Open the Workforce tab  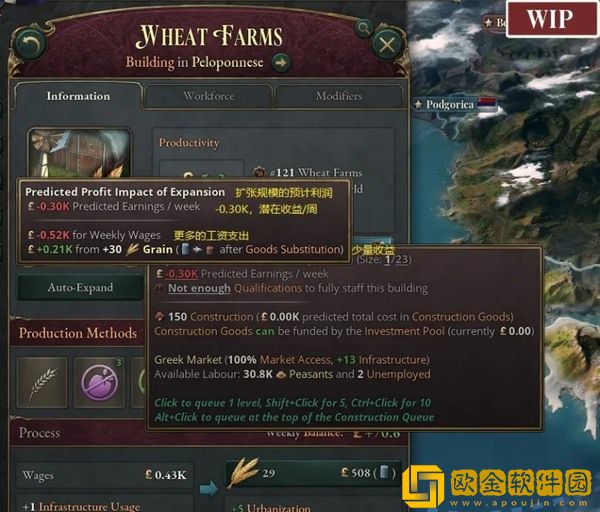point(209,96)
